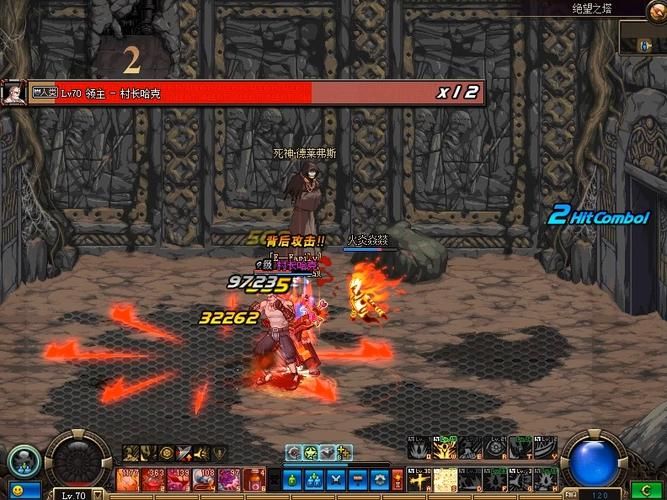Select the consumable slot showing count 108

coord(205,481)
